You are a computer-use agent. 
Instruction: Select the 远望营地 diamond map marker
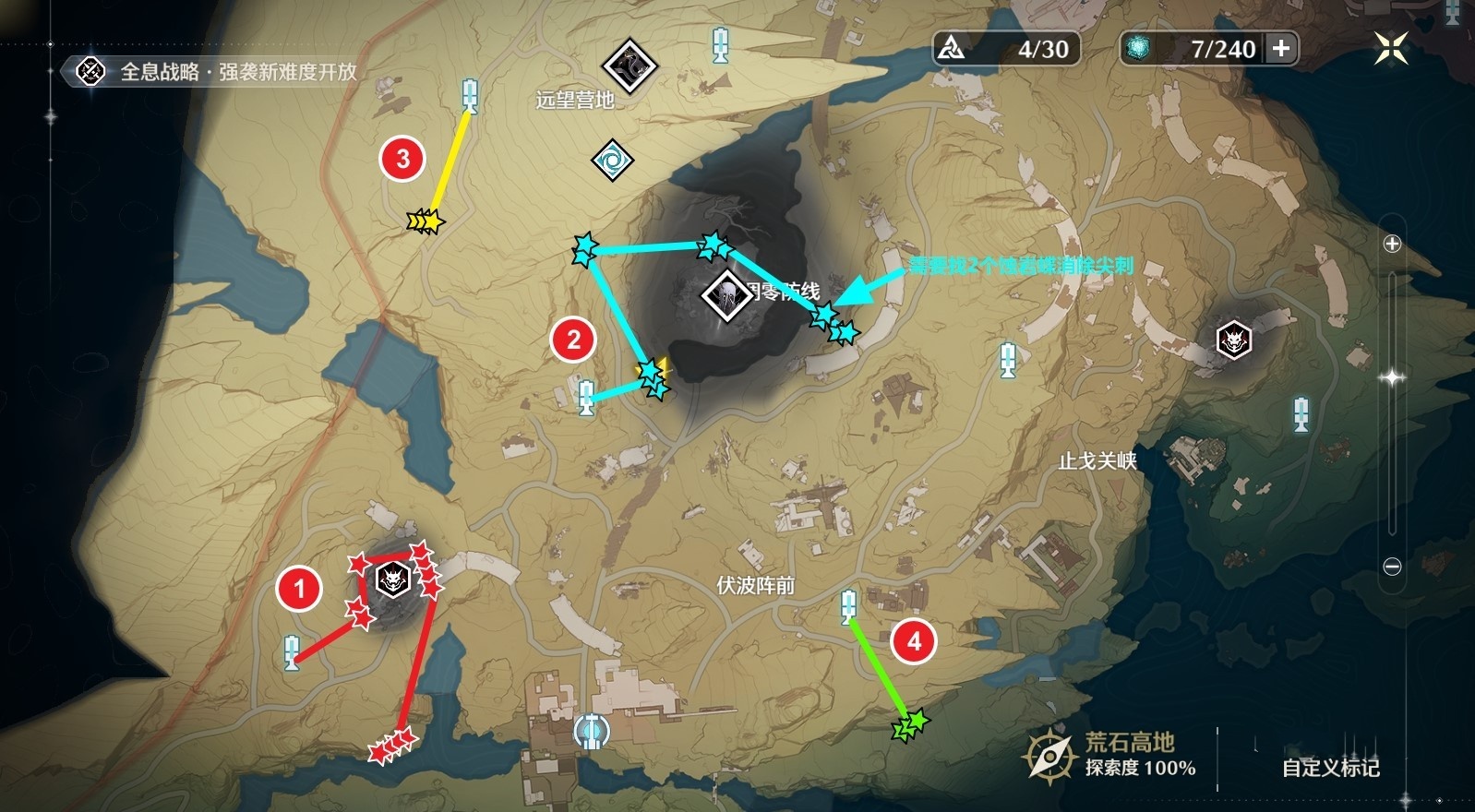tap(629, 66)
